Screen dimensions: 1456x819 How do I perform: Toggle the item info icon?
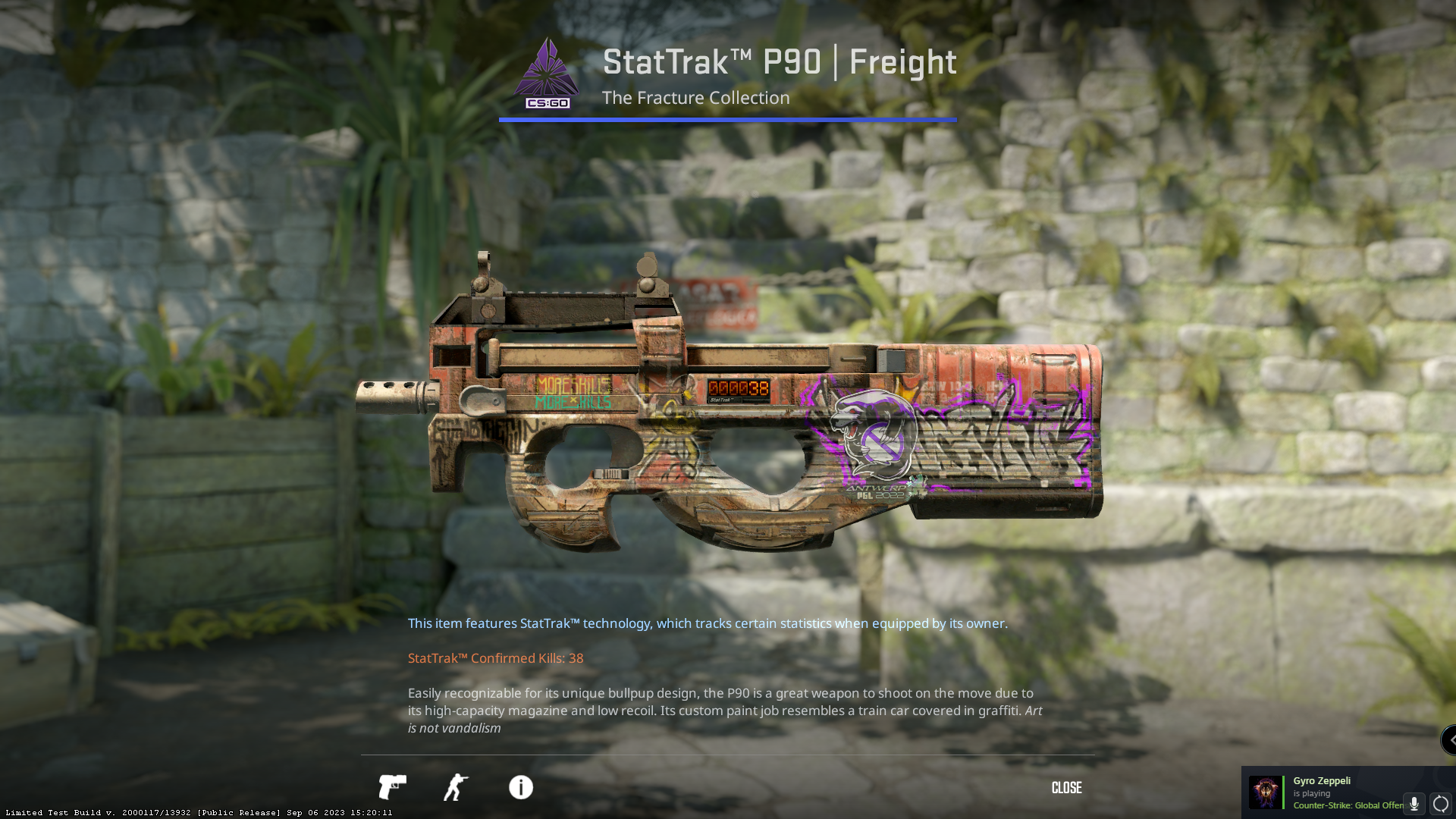521,787
